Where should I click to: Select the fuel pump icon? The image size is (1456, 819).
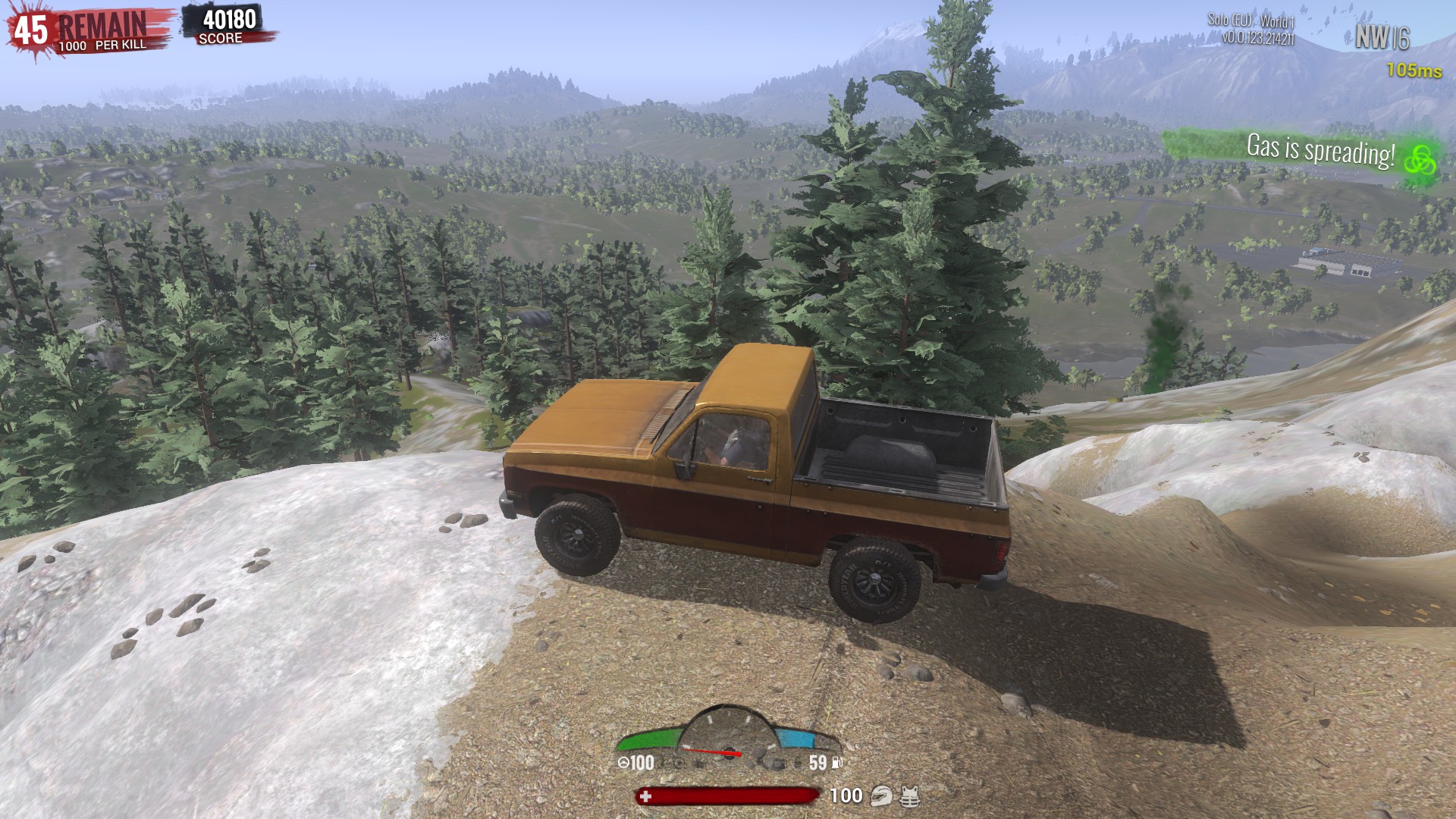[x=837, y=762]
